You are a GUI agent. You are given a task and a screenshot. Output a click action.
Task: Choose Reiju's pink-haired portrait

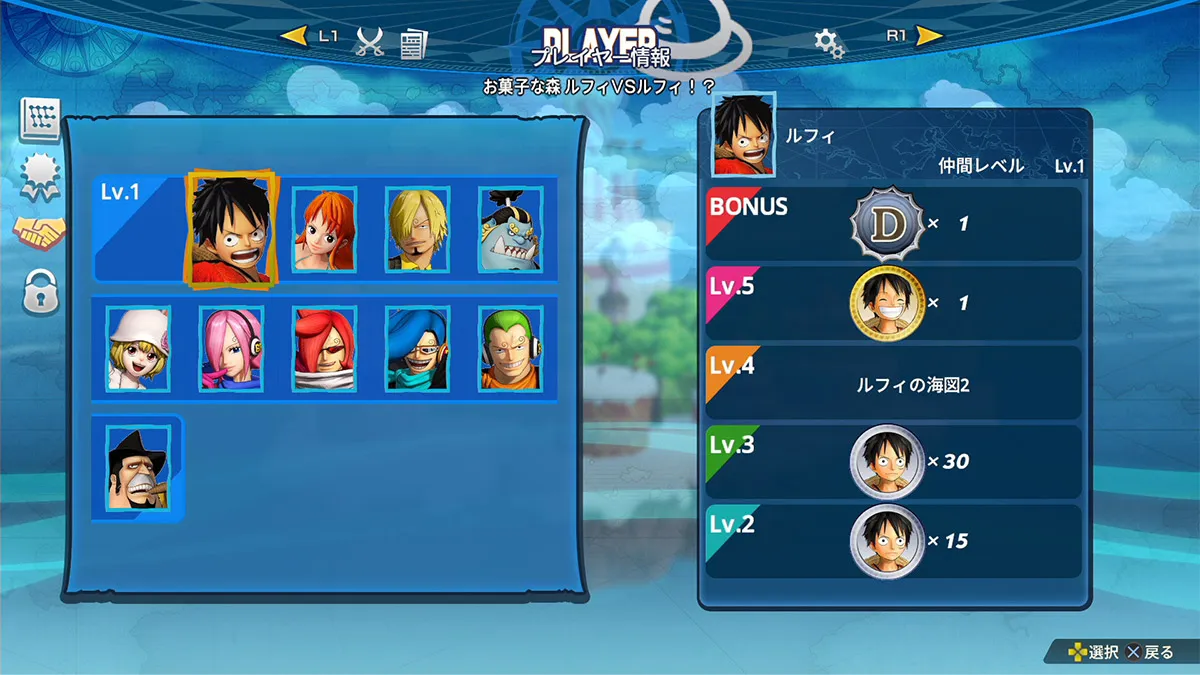click(x=231, y=348)
